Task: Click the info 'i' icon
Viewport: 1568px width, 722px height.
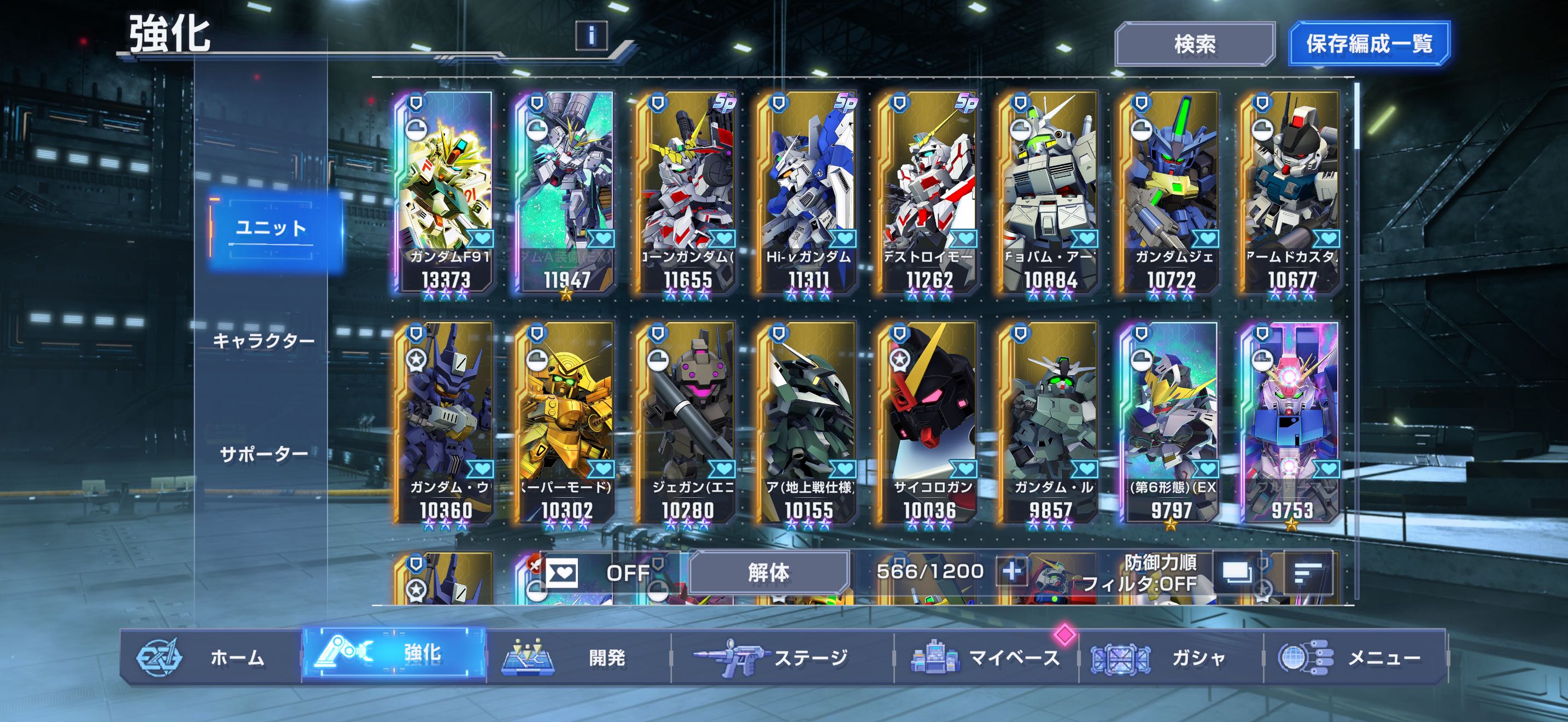Action: tap(591, 36)
